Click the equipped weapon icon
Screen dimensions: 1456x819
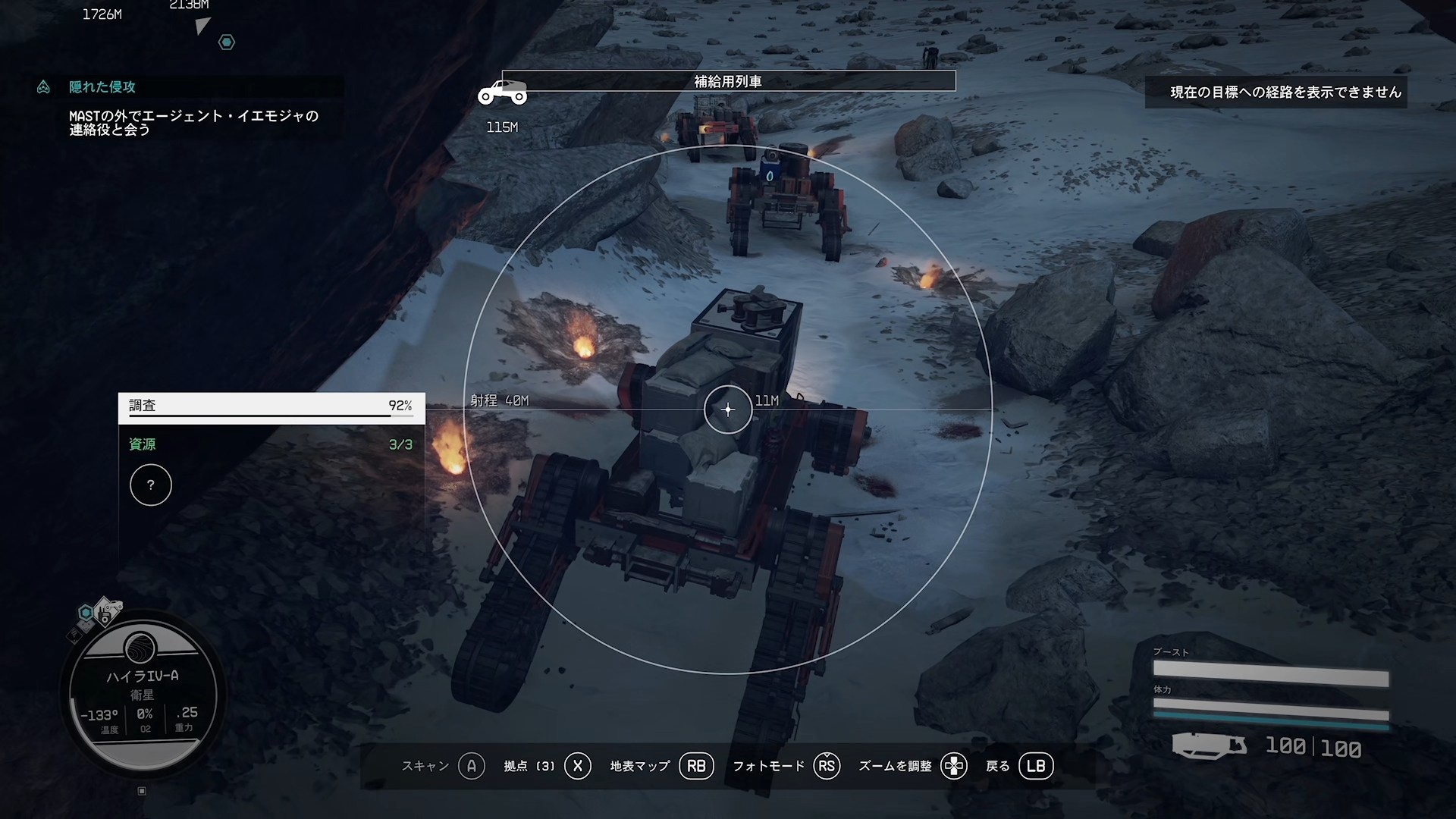(1209, 745)
